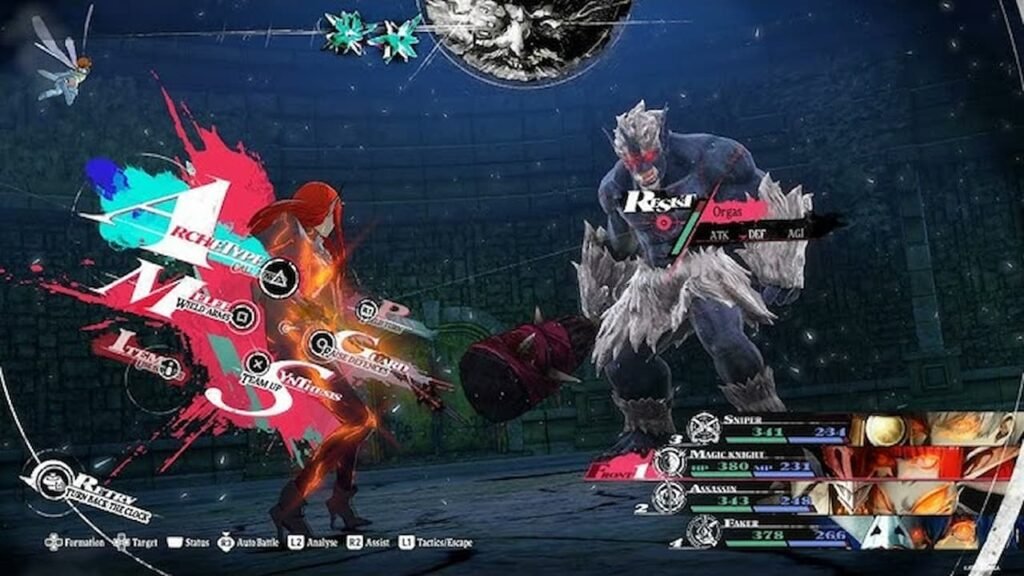This screenshot has width=1024, height=576.
Task: Open the Item command
Action: point(169,367)
